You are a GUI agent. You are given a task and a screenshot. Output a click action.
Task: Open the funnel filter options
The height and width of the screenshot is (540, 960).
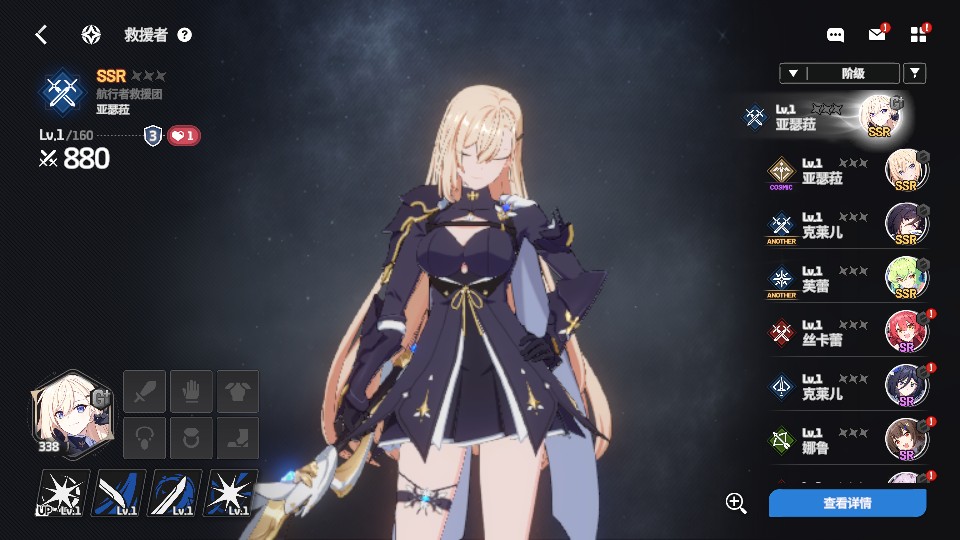pyautogui.click(x=914, y=73)
